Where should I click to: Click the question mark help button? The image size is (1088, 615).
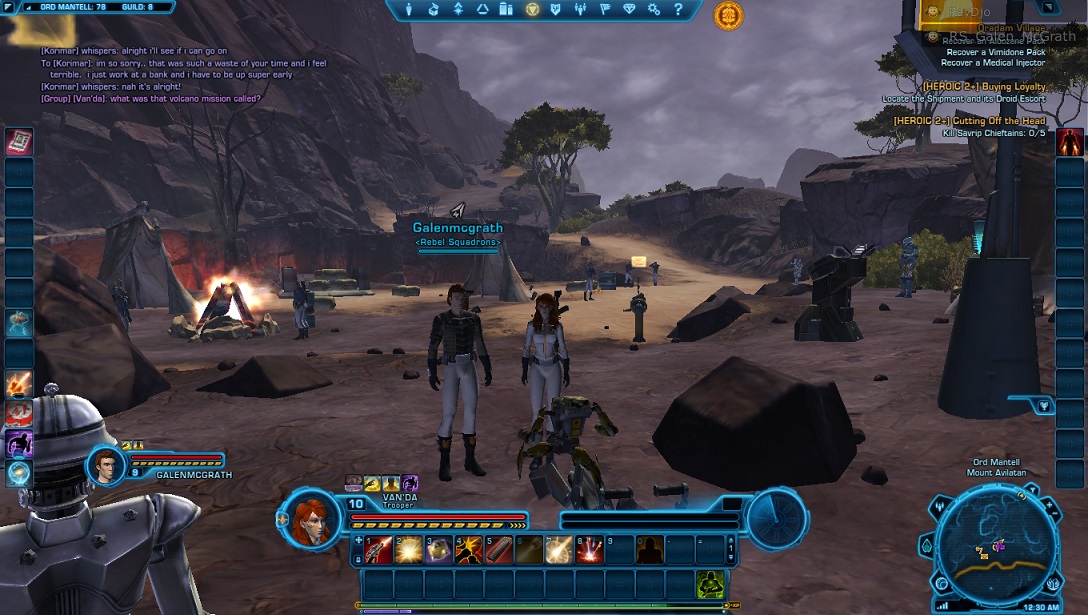[x=679, y=10]
